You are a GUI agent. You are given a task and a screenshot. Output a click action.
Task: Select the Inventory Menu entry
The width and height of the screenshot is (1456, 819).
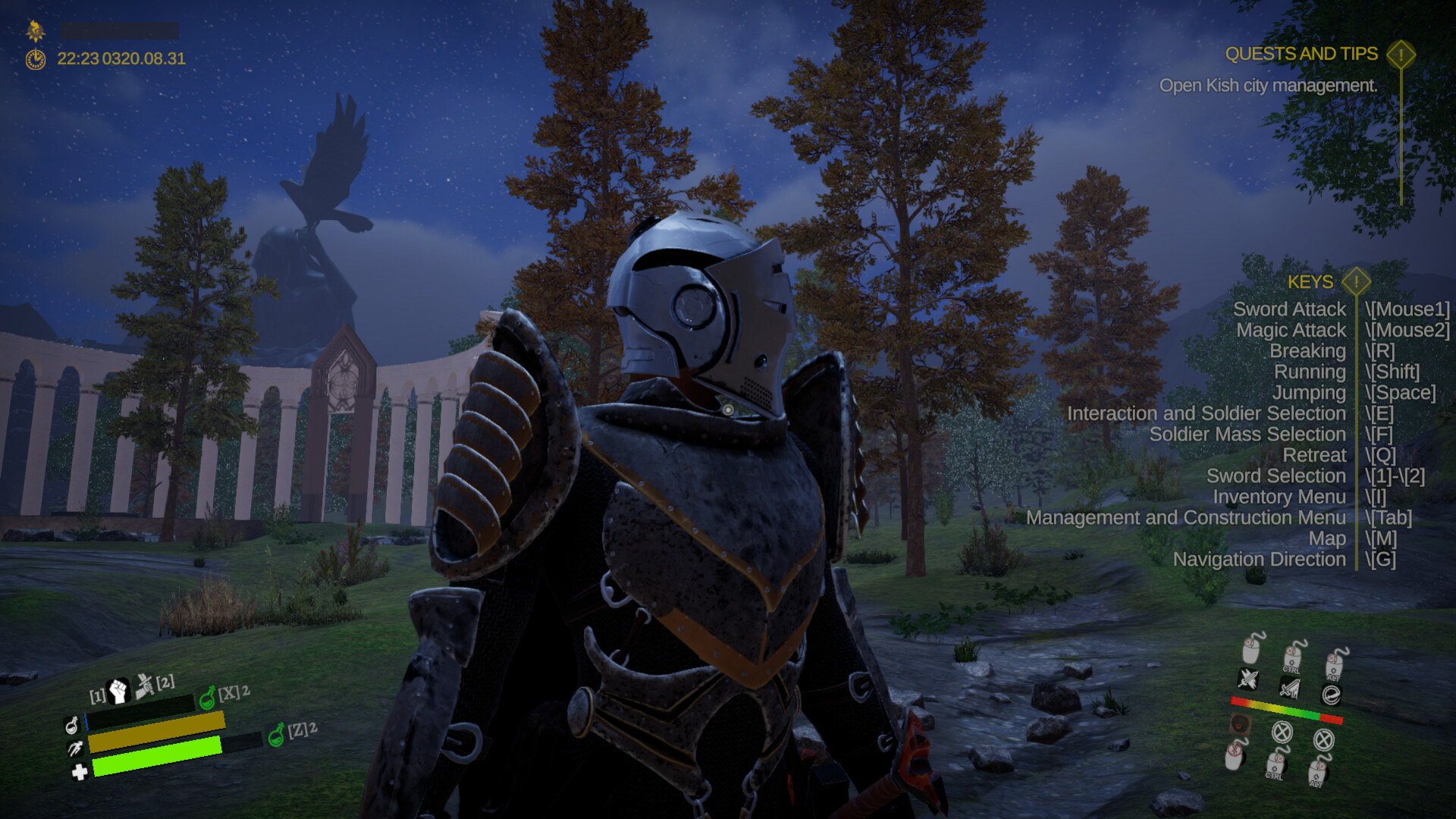pos(1279,497)
